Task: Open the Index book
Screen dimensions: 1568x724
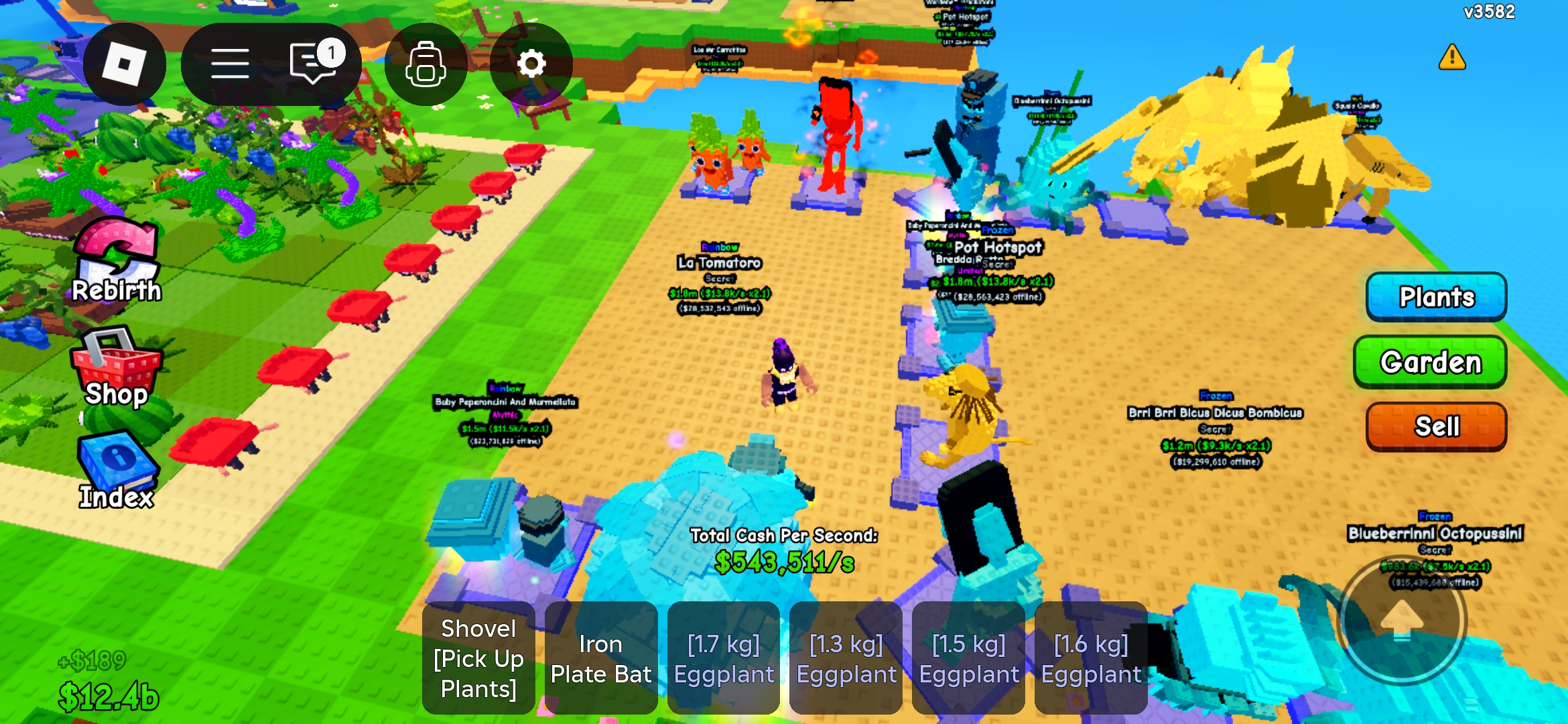Action: tap(117, 469)
